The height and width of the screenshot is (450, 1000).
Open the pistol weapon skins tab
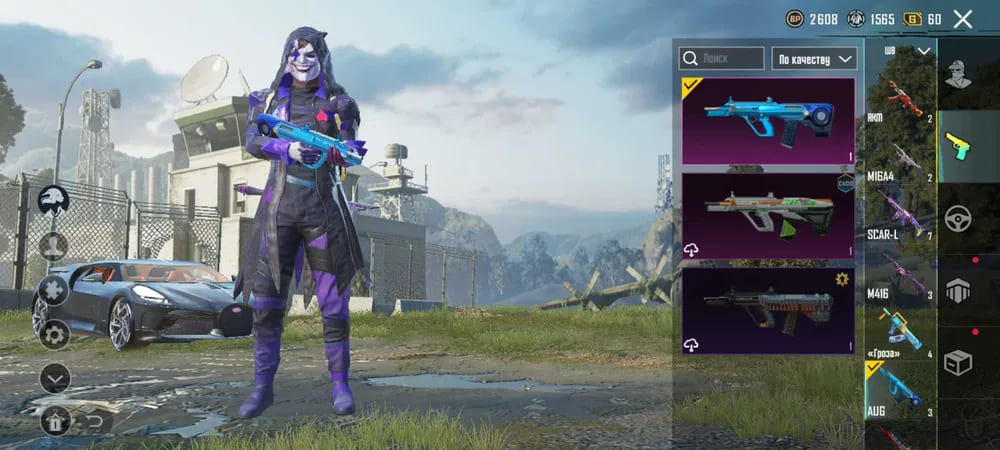coord(958,145)
